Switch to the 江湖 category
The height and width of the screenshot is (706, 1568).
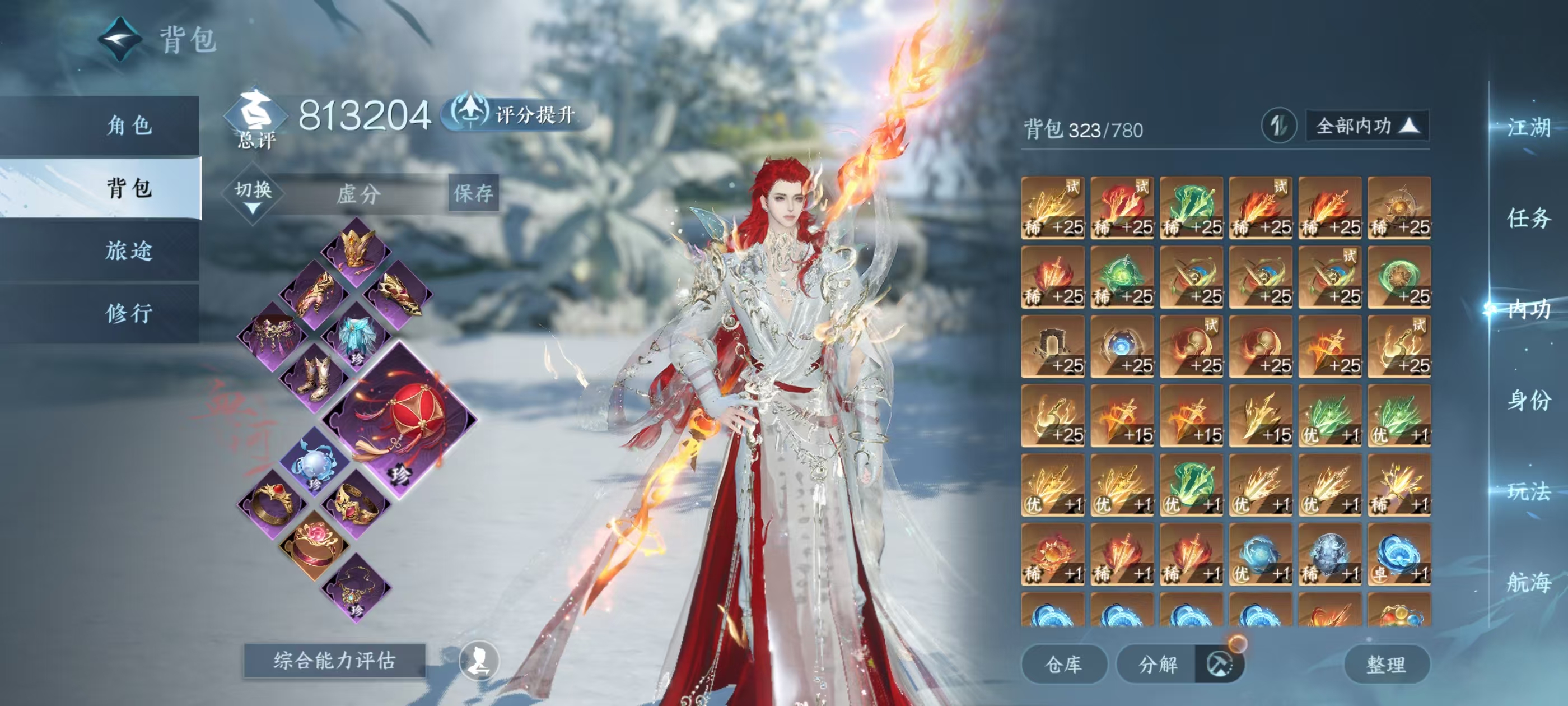coord(1528,127)
